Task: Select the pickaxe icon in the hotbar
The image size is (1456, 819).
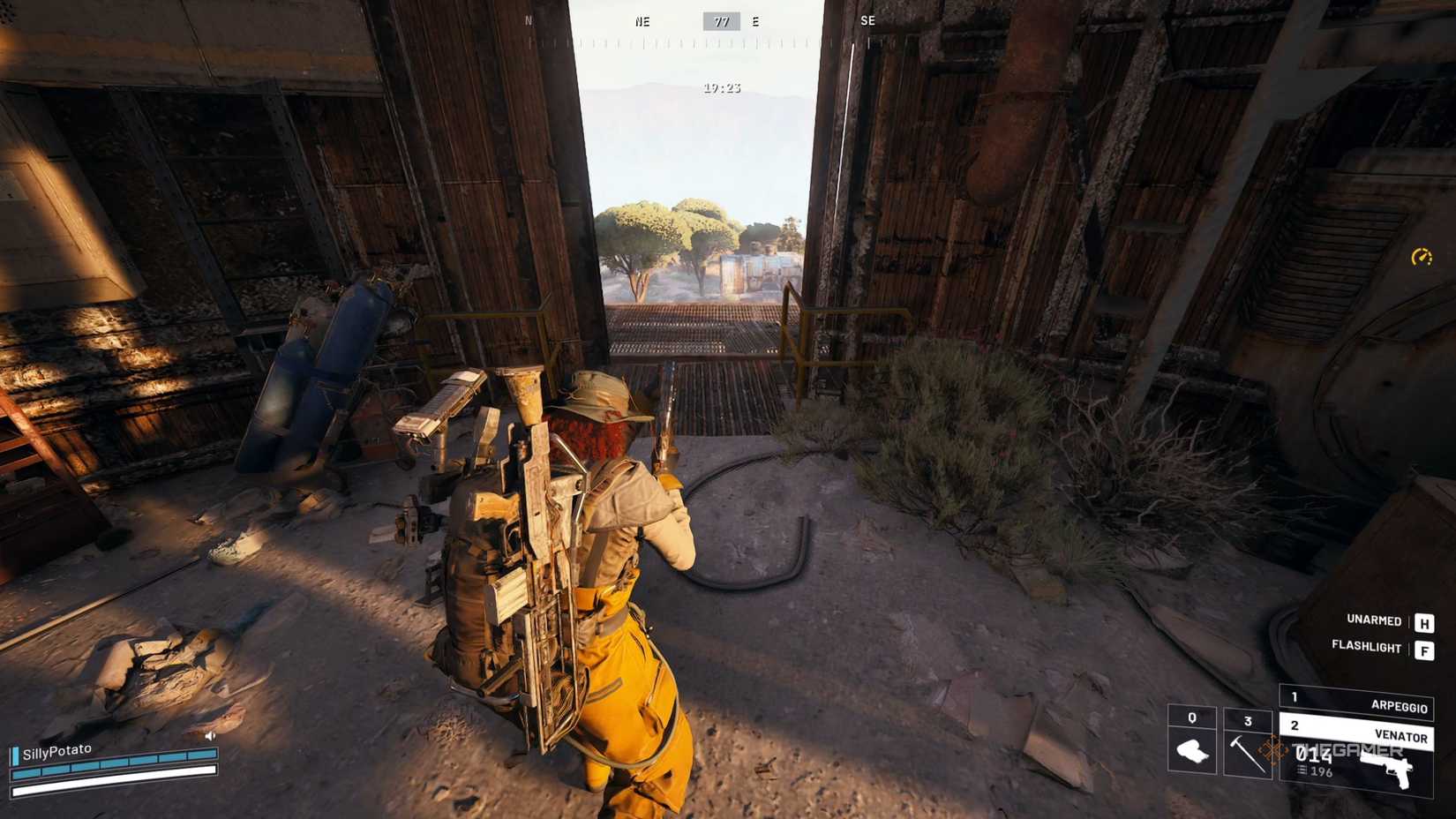Action: click(x=1248, y=755)
